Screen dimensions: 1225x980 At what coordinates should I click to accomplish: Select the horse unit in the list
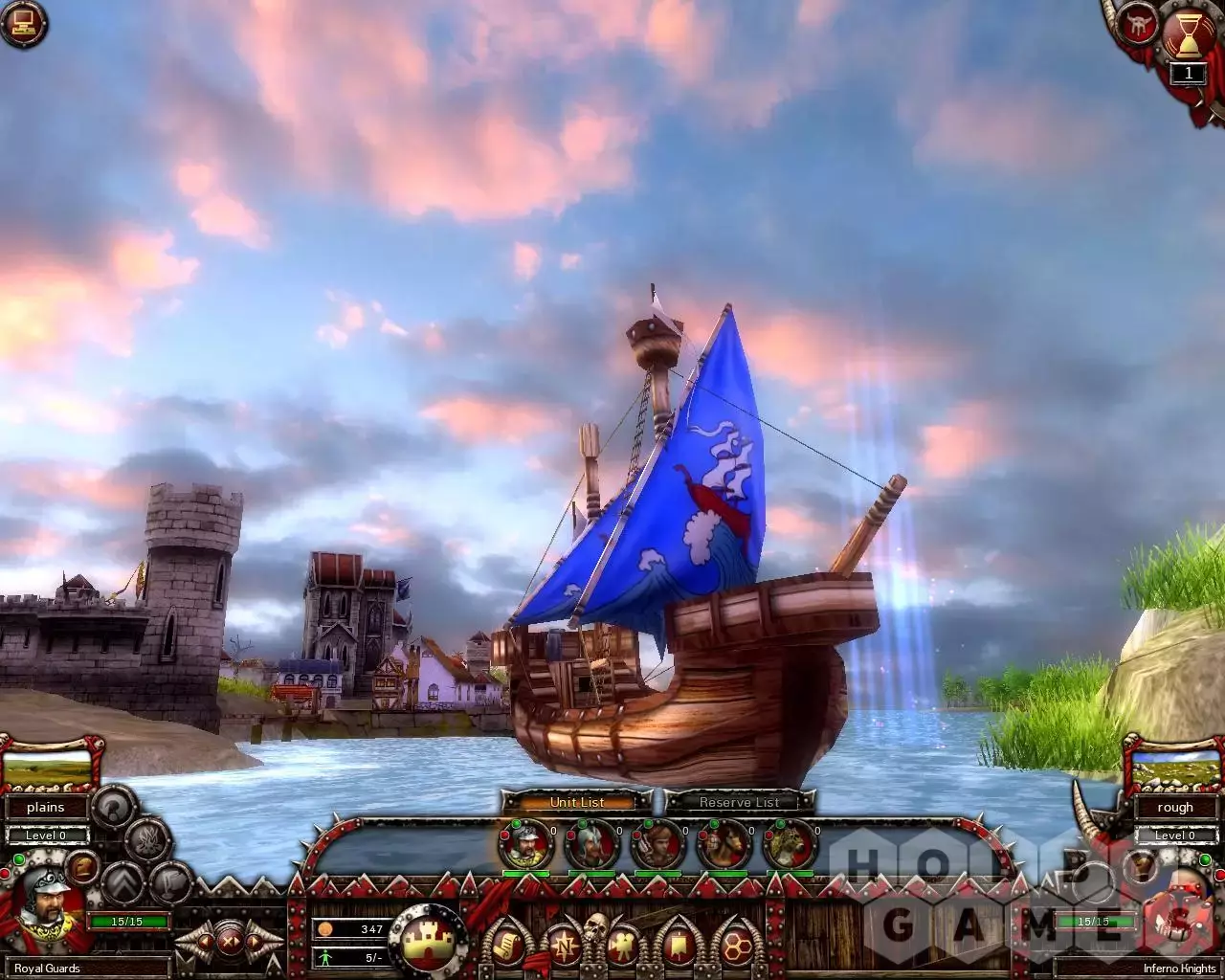coord(724,845)
